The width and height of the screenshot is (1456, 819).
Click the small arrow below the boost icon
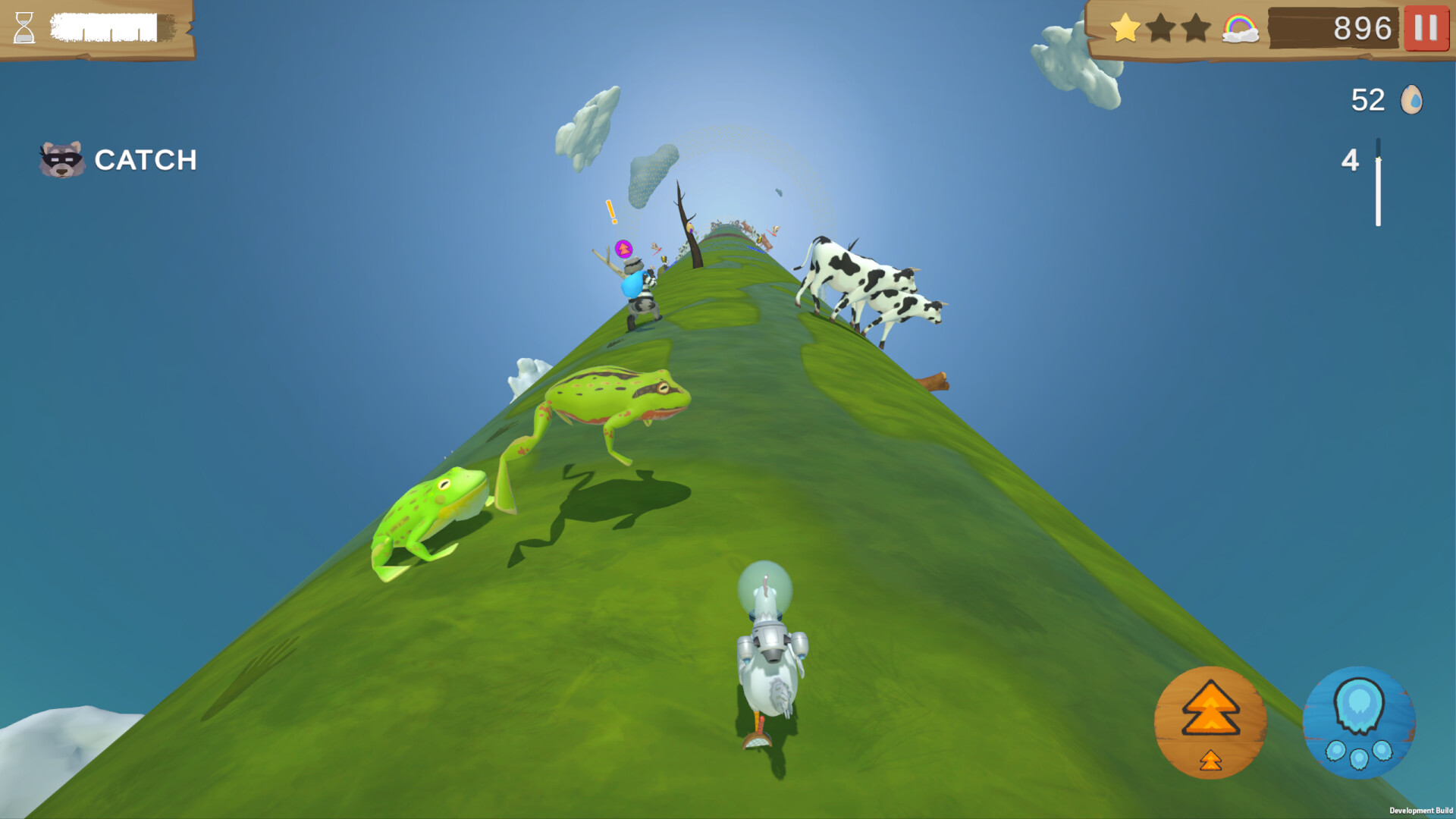click(1211, 761)
